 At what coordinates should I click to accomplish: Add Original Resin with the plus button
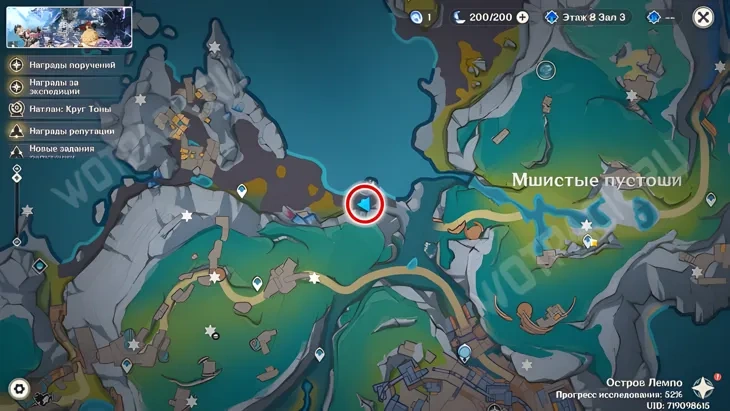[x=522, y=17]
